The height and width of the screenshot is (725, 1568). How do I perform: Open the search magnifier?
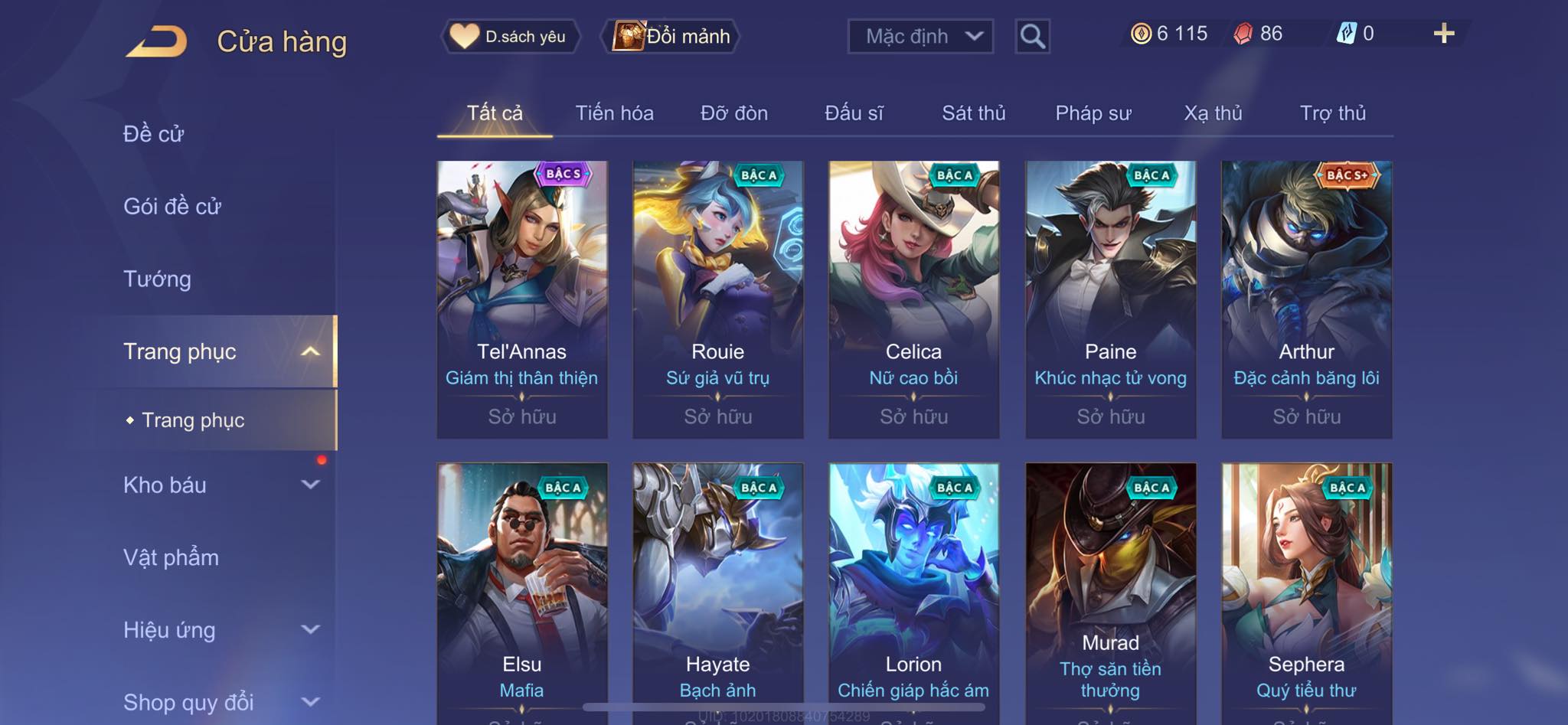click(1032, 36)
